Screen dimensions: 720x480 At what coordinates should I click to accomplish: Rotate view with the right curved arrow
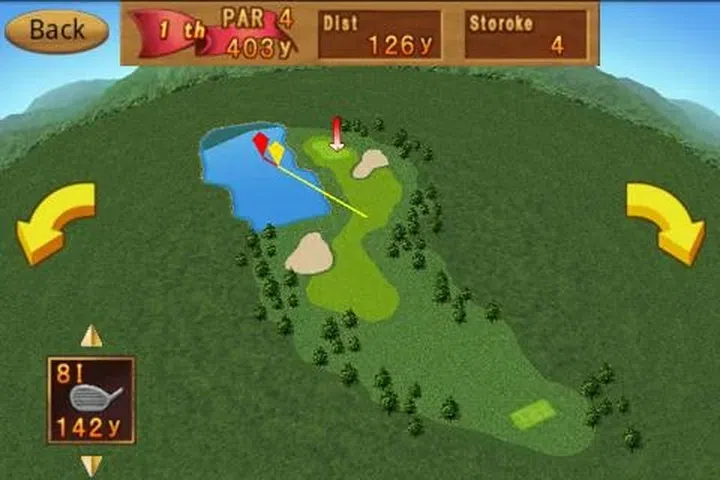click(666, 222)
